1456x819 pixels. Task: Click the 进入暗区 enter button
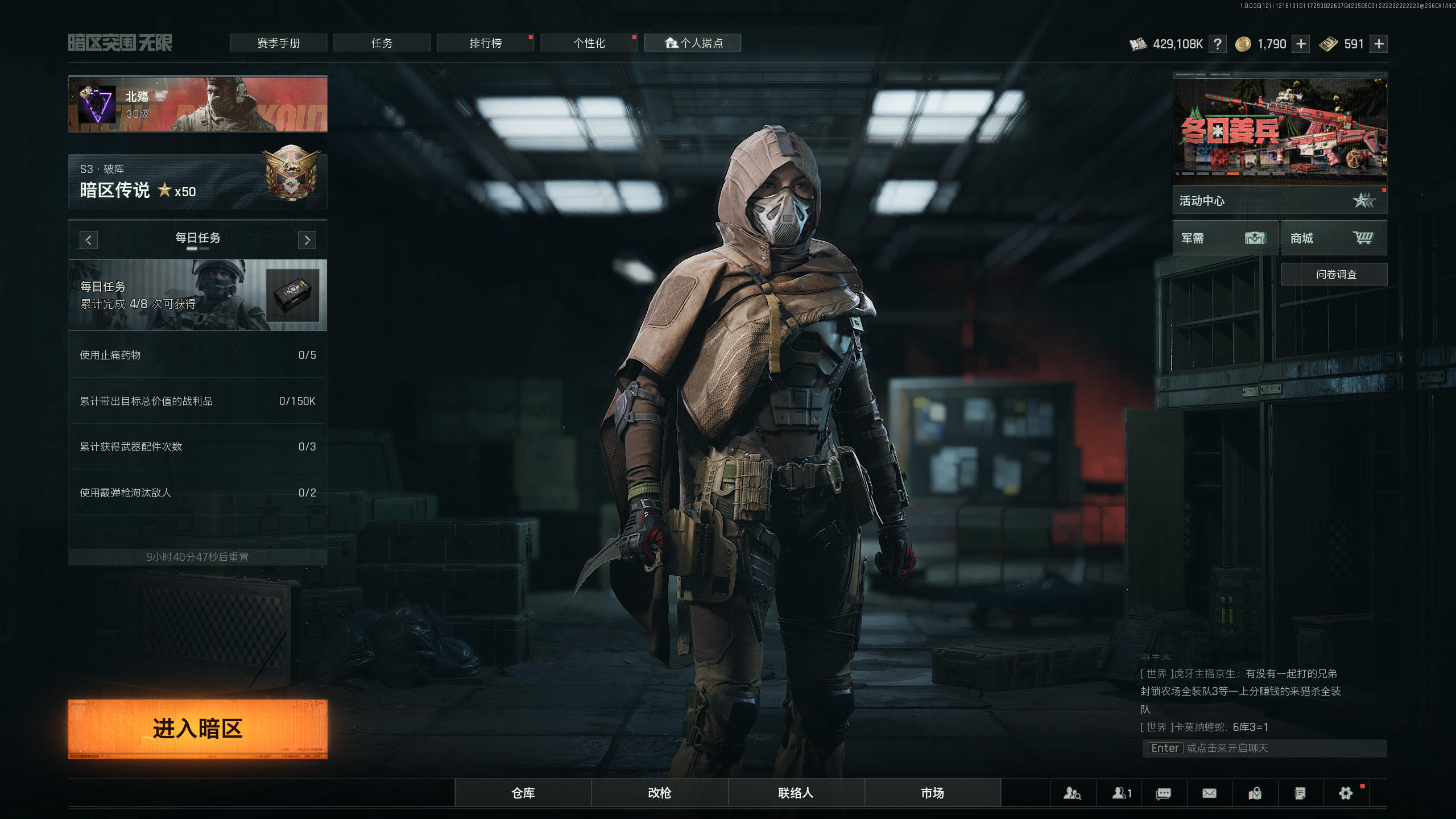tap(197, 729)
